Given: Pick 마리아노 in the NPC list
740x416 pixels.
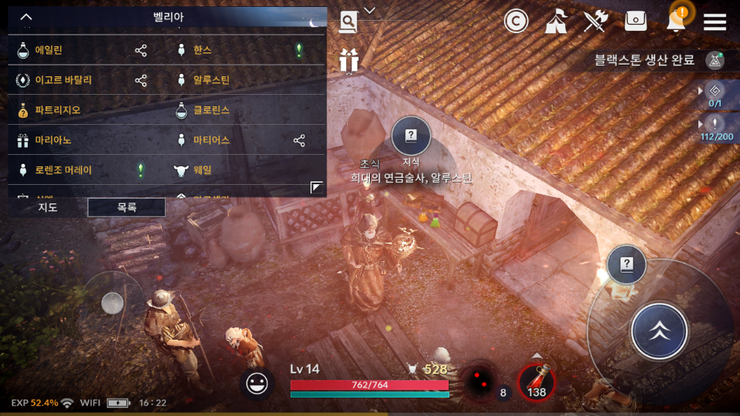Looking at the screenshot, I should (53, 140).
